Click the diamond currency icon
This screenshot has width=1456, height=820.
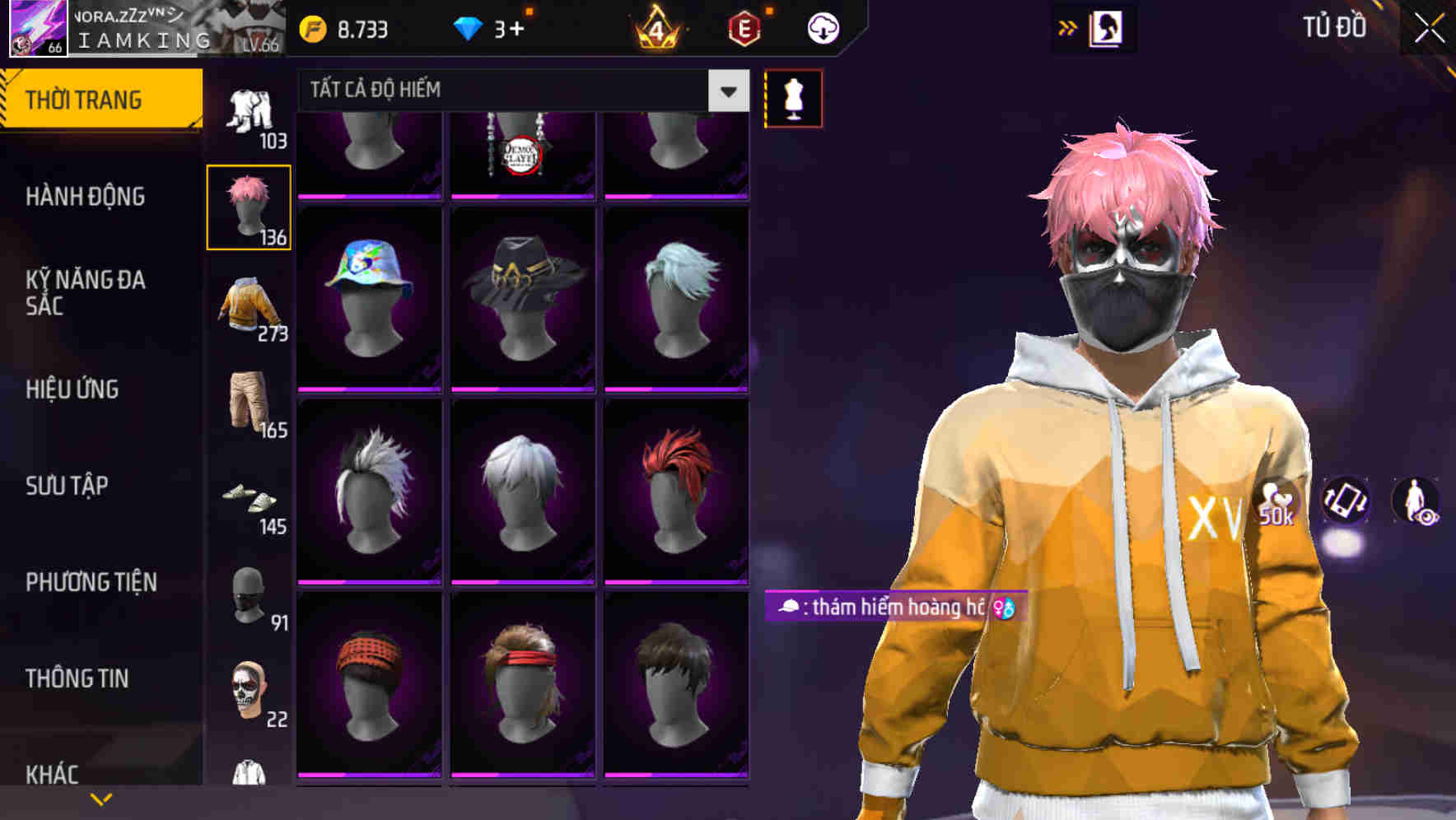click(x=469, y=27)
